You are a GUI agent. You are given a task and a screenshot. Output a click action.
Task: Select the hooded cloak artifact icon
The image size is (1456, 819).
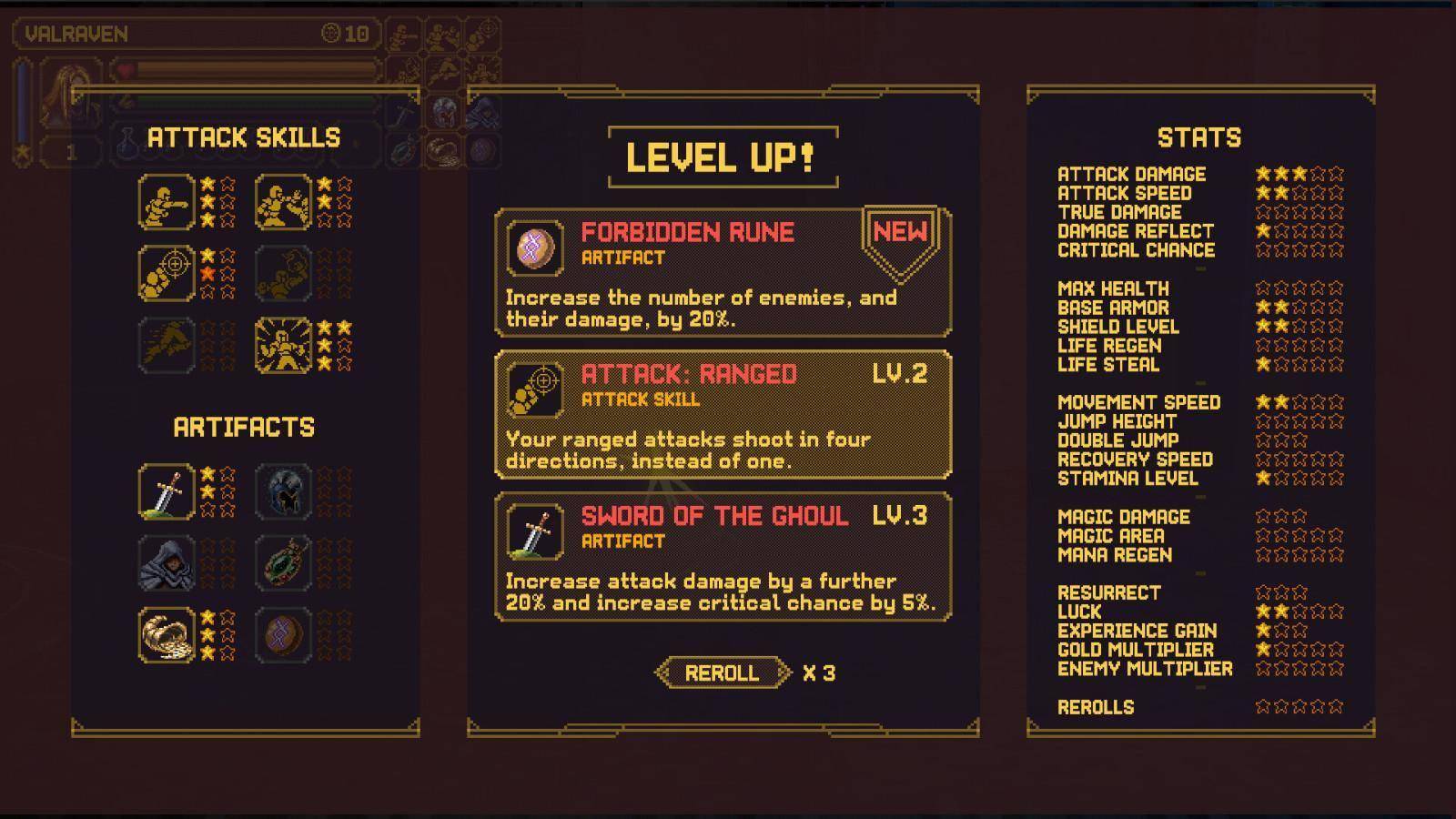pos(167,563)
